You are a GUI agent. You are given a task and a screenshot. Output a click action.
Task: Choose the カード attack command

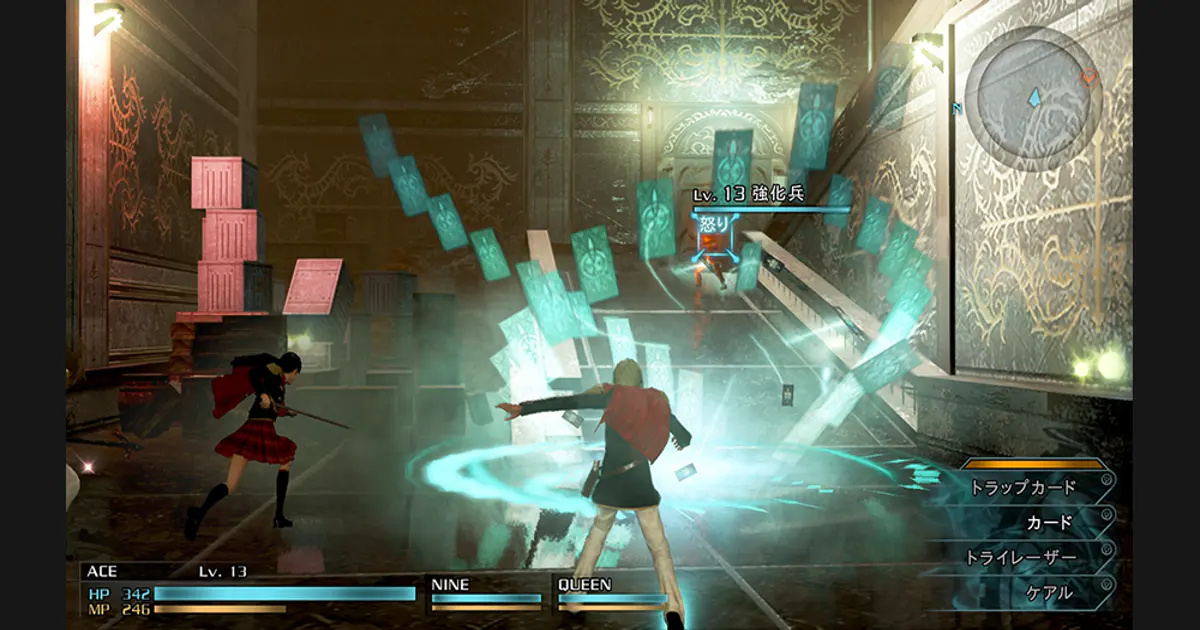(x=1047, y=522)
